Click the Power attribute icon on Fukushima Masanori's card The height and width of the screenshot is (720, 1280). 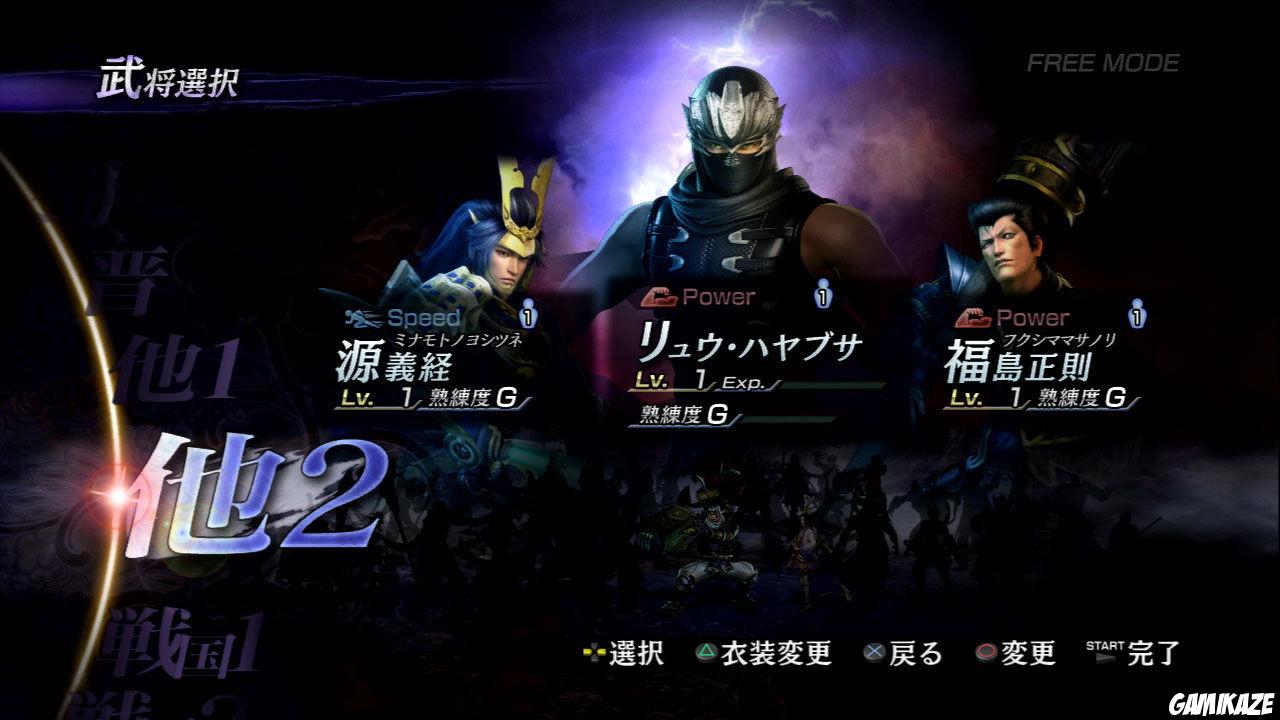[x=971, y=316]
